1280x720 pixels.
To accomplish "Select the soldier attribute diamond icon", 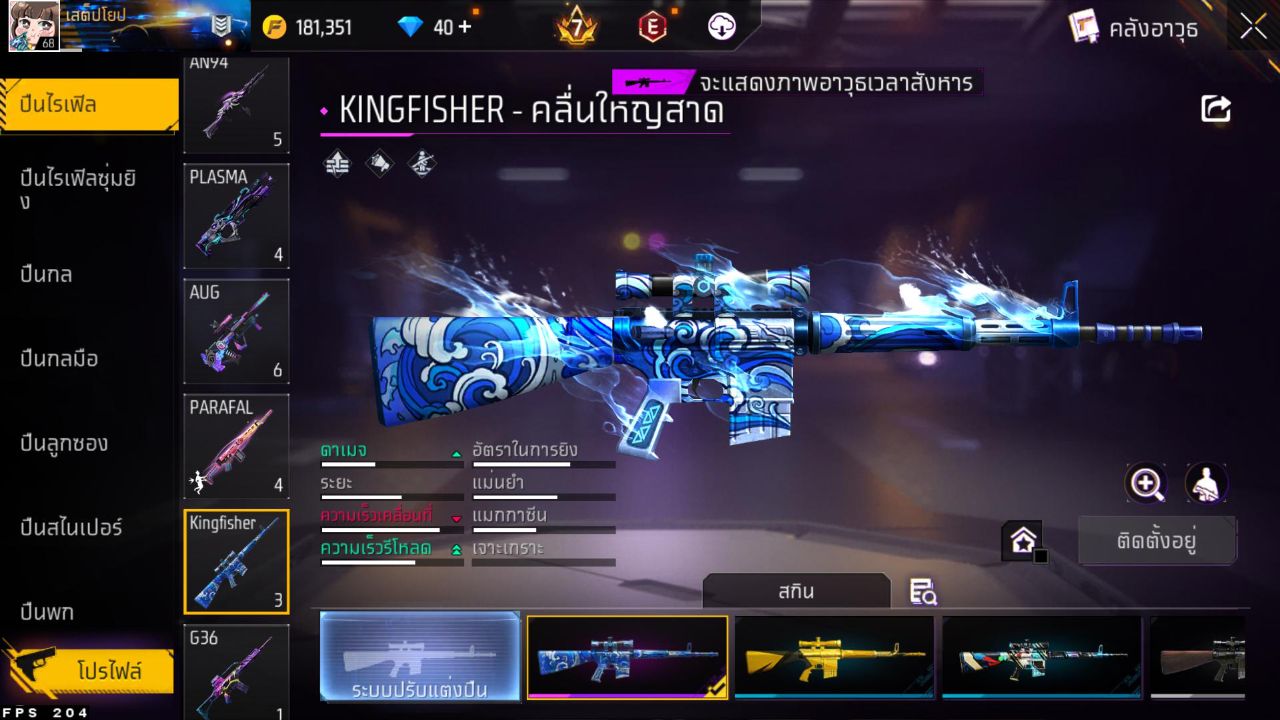I will [421, 163].
